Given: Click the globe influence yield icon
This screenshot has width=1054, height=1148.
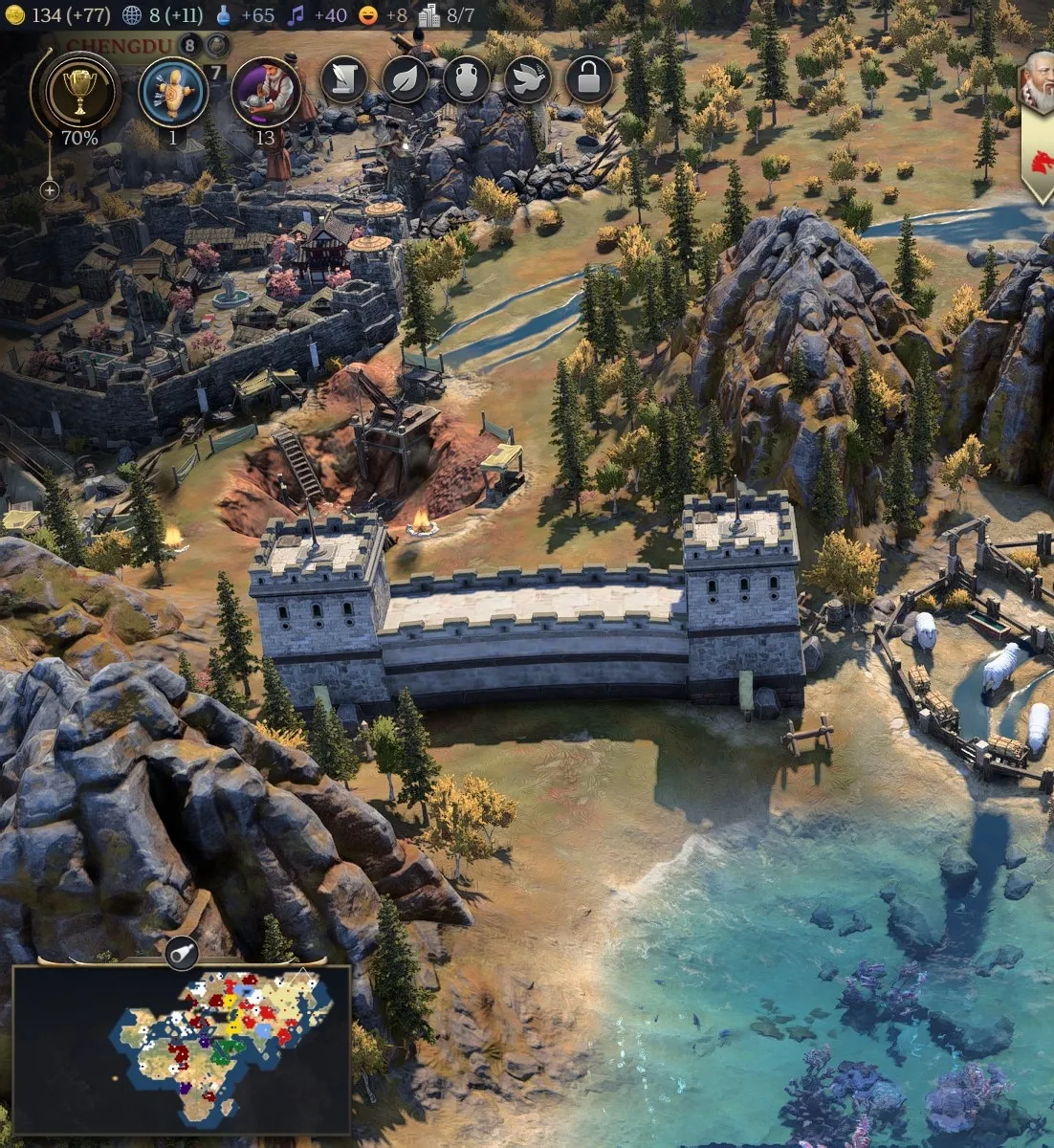Looking at the screenshot, I should [x=133, y=15].
